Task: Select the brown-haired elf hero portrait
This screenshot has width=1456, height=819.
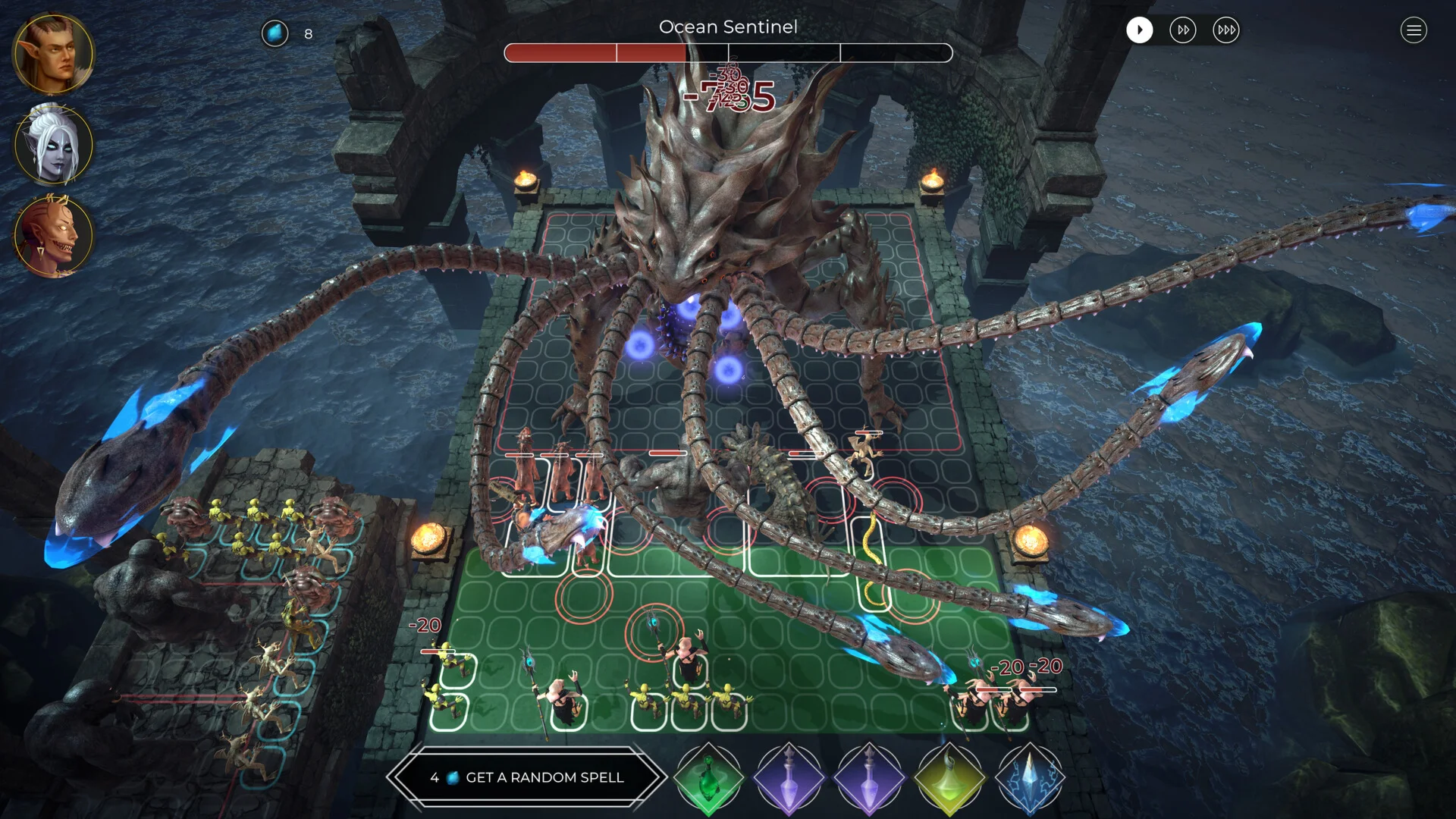Action: pyautogui.click(x=53, y=53)
